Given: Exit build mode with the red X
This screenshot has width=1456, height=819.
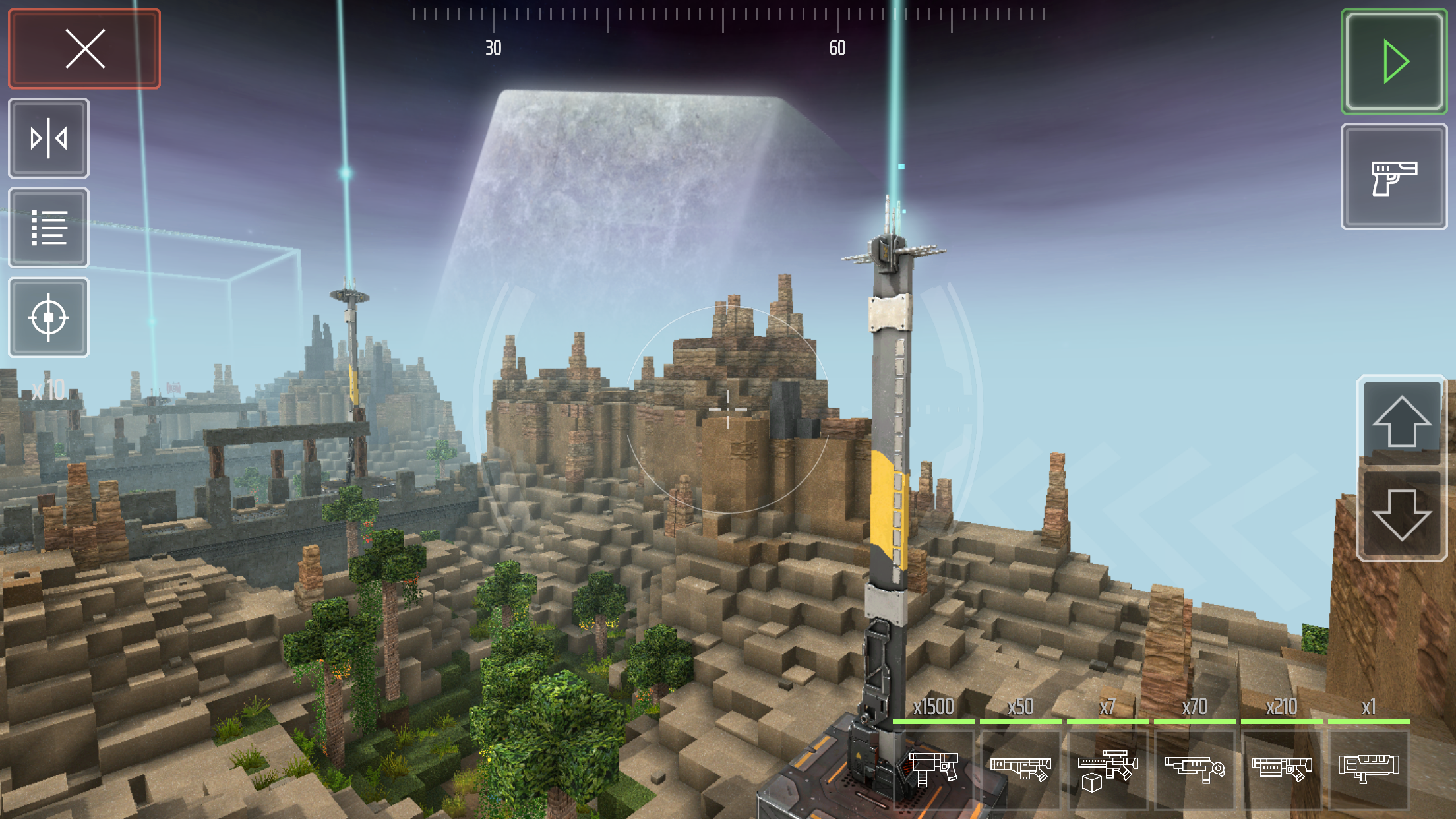Looking at the screenshot, I should (x=84, y=49).
